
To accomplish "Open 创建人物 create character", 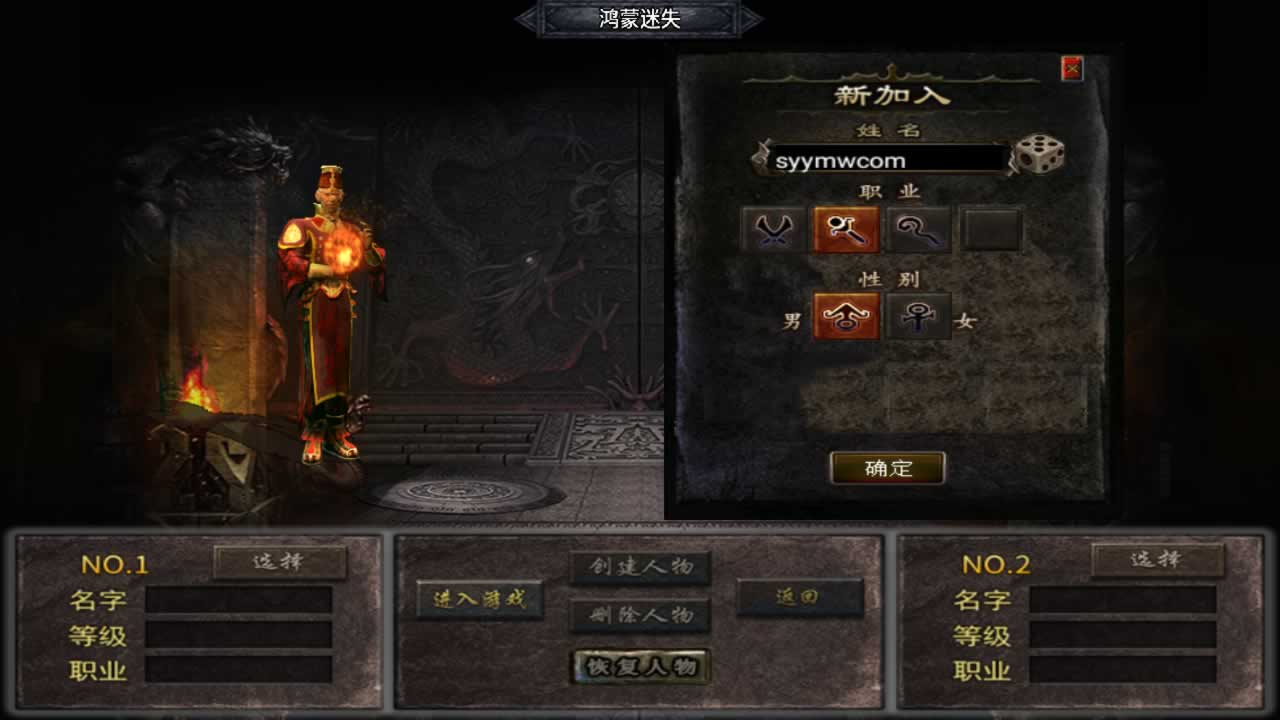I will (x=640, y=567).
